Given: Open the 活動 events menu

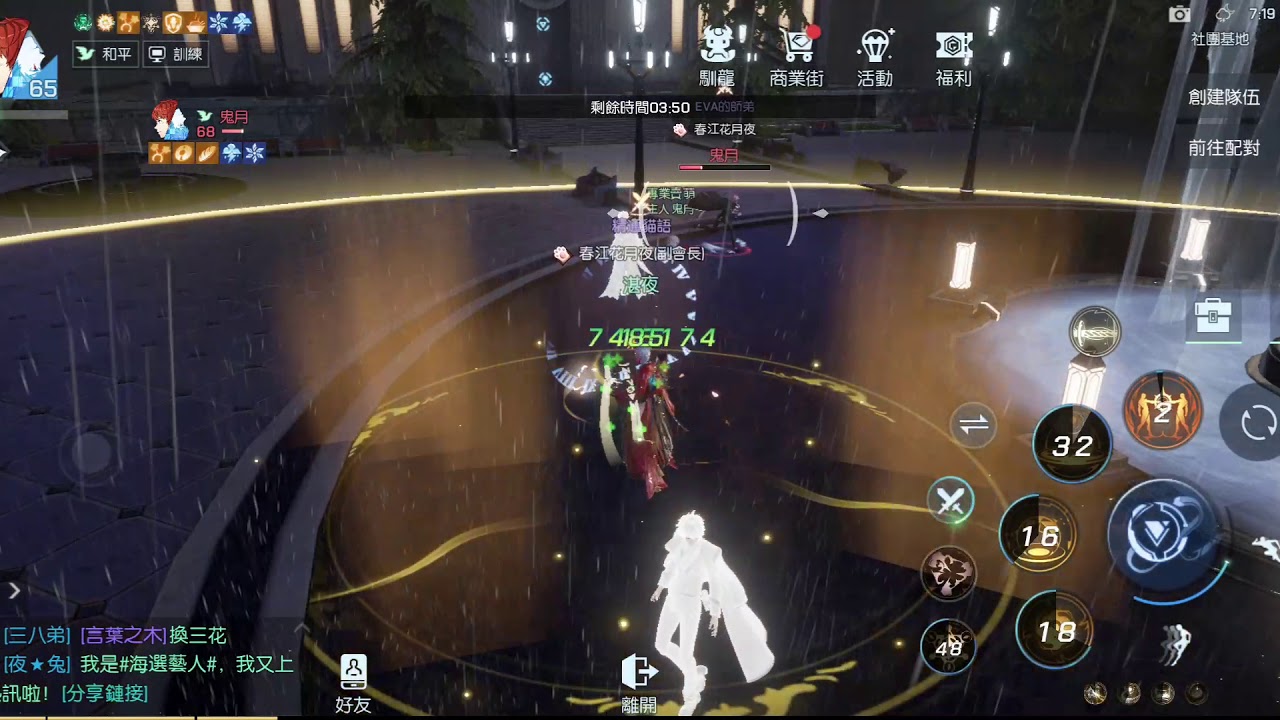Looking at the screenshot, I should pyautogui.click(x=875, y=58).
